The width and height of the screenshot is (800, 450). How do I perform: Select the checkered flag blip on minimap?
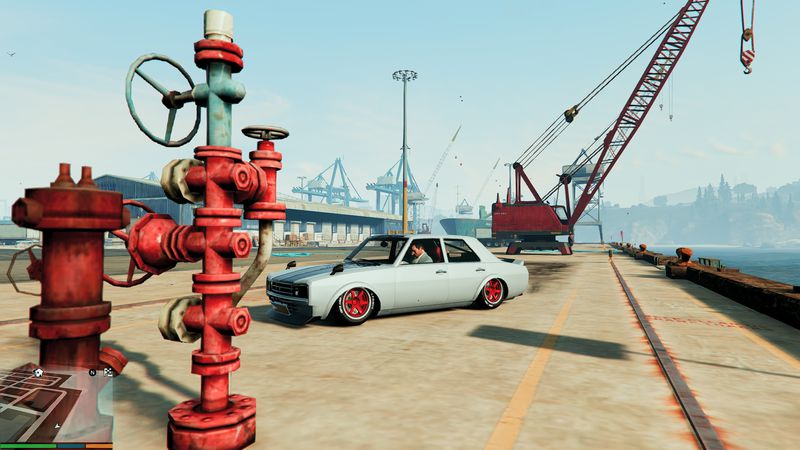pyautogui.click(x=109, y=372)
